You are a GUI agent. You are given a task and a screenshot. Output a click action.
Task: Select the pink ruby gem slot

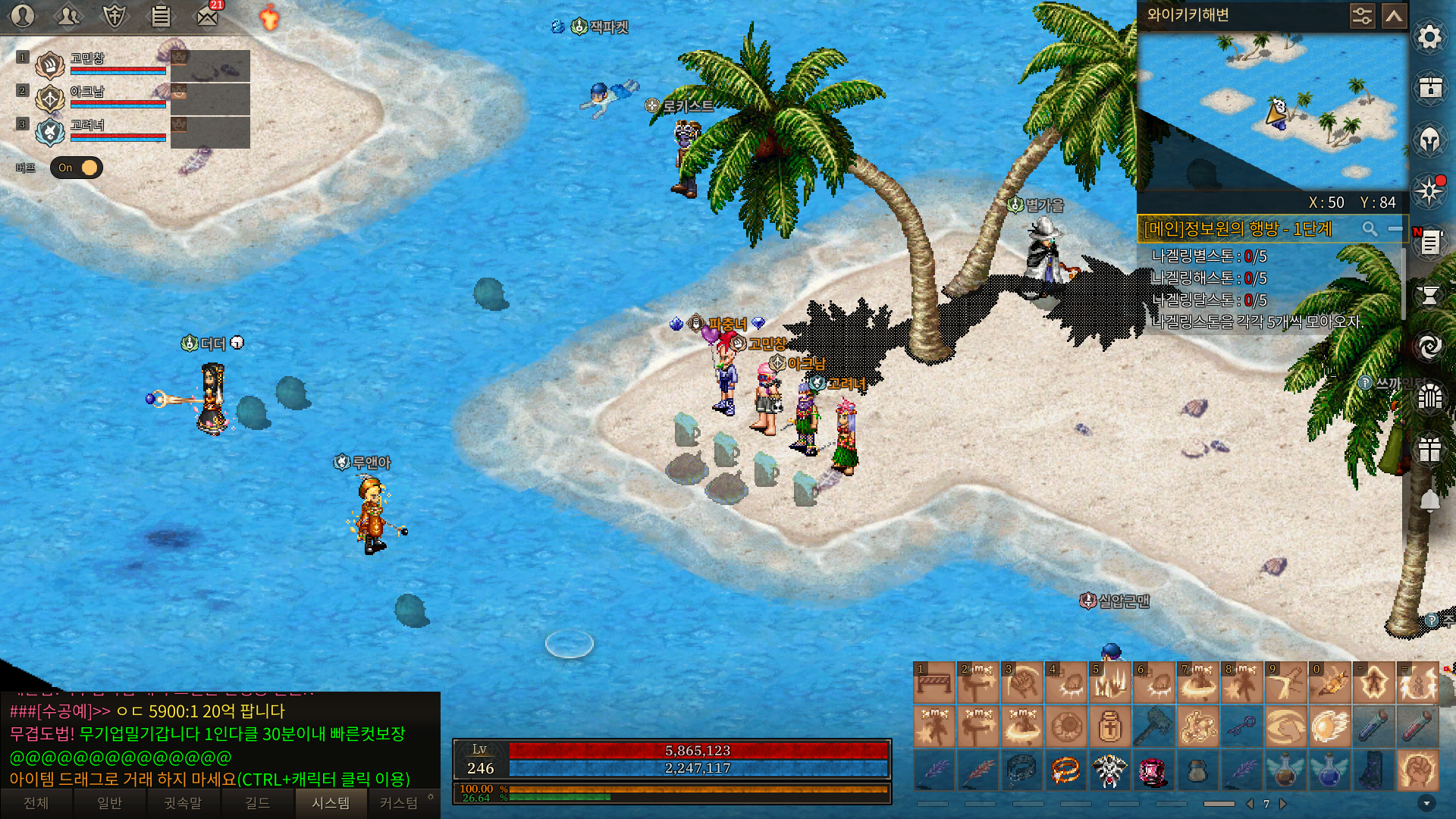(x=1153, y=770)
